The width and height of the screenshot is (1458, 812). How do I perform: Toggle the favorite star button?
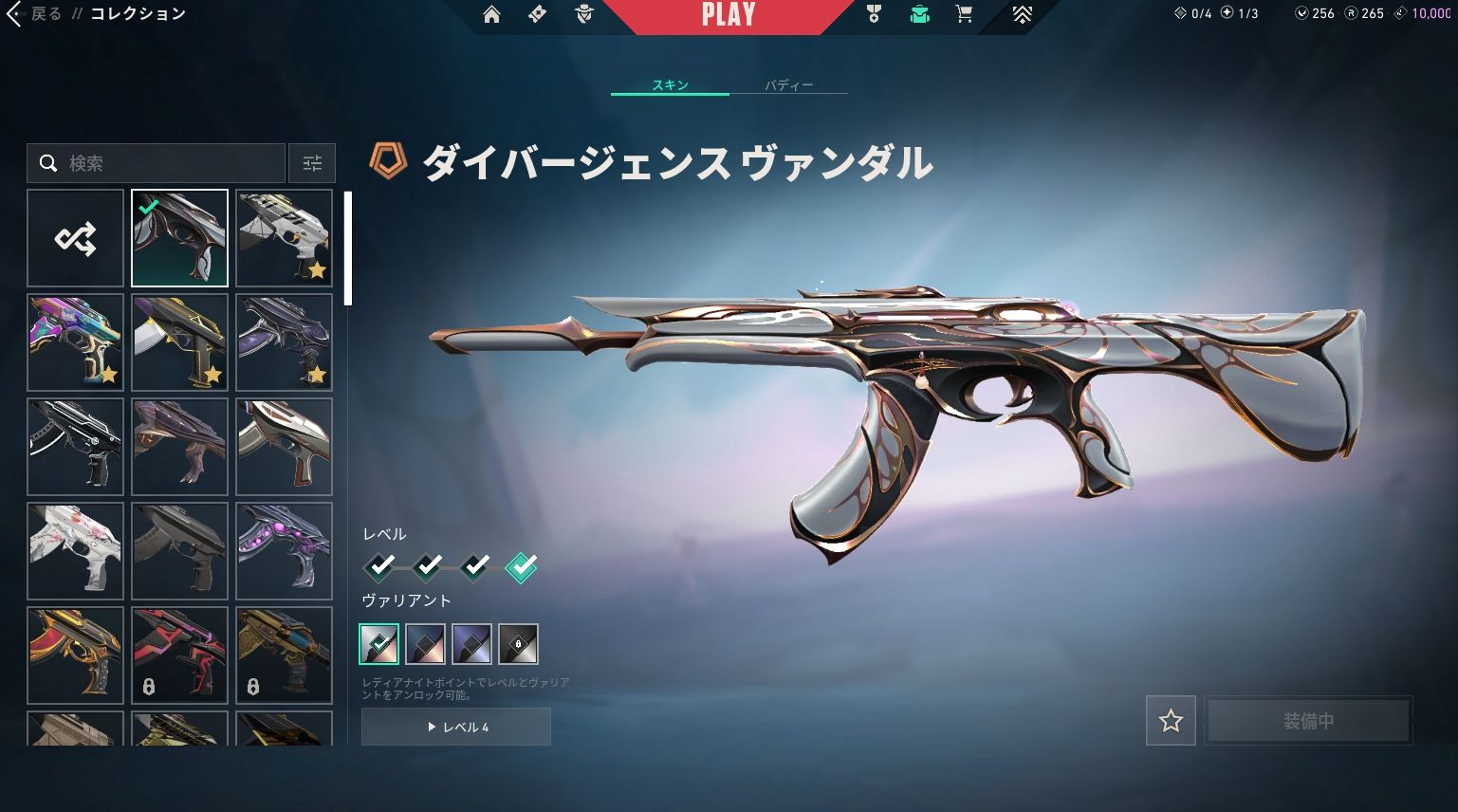point(1171,721)
